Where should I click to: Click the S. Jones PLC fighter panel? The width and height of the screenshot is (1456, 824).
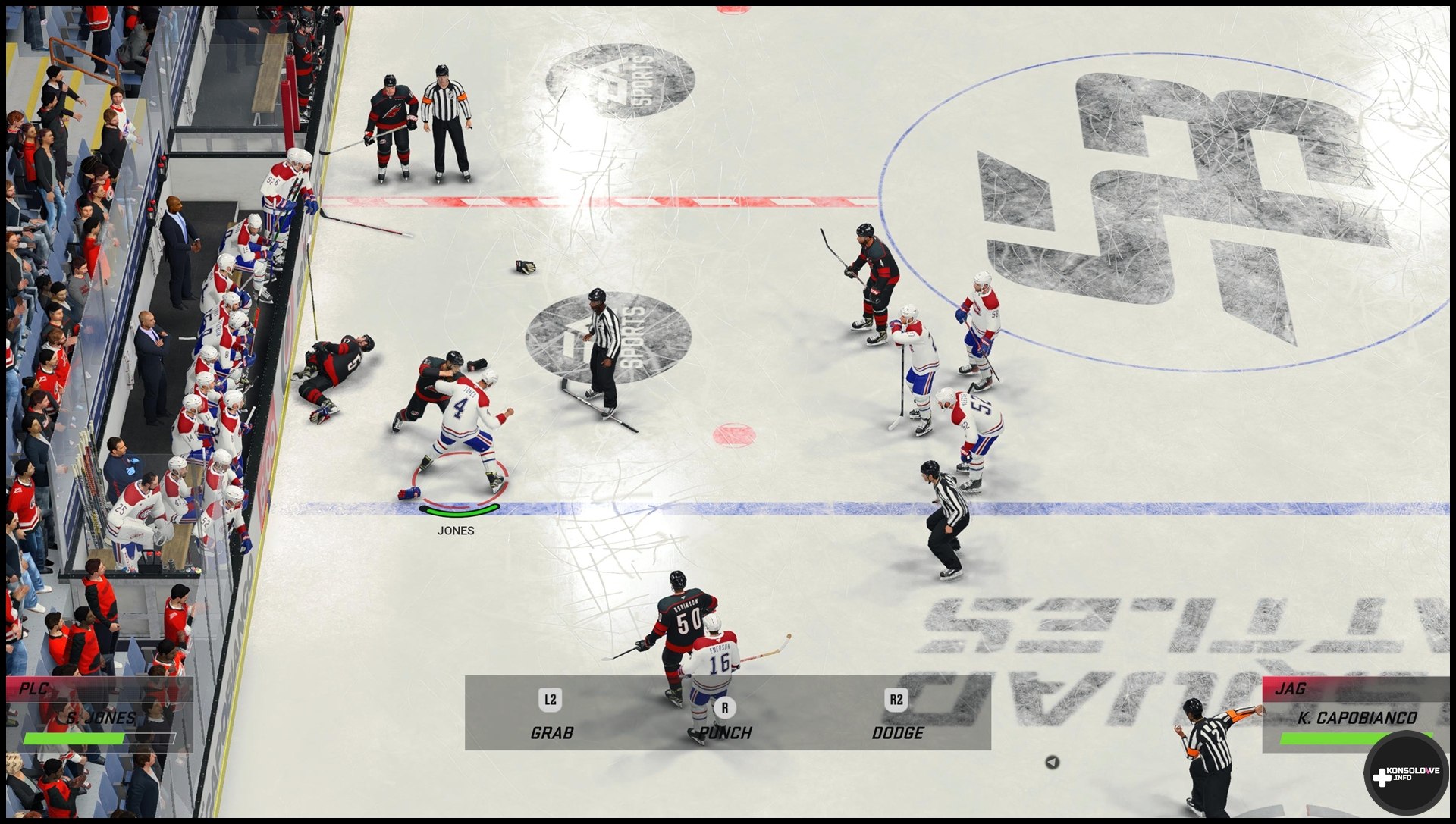coord(99,714)
